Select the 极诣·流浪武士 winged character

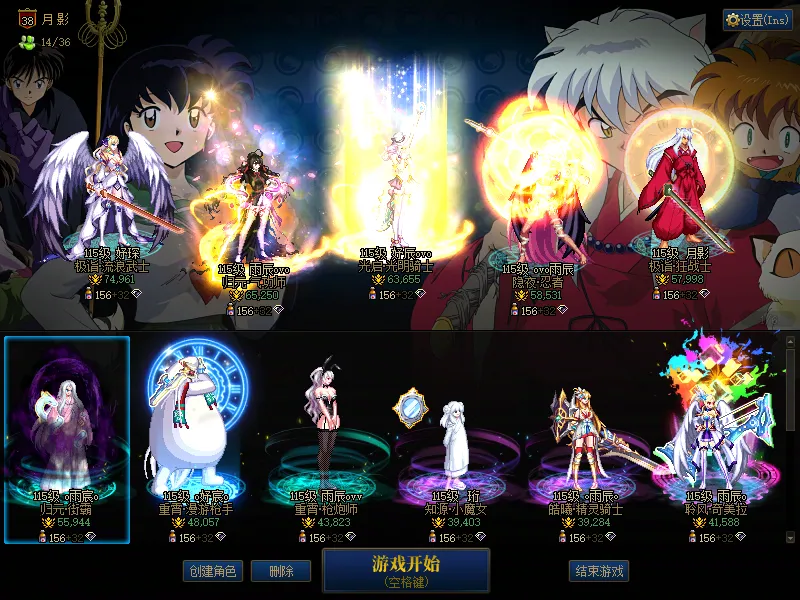pyautogui.click(x=112, y=200)
